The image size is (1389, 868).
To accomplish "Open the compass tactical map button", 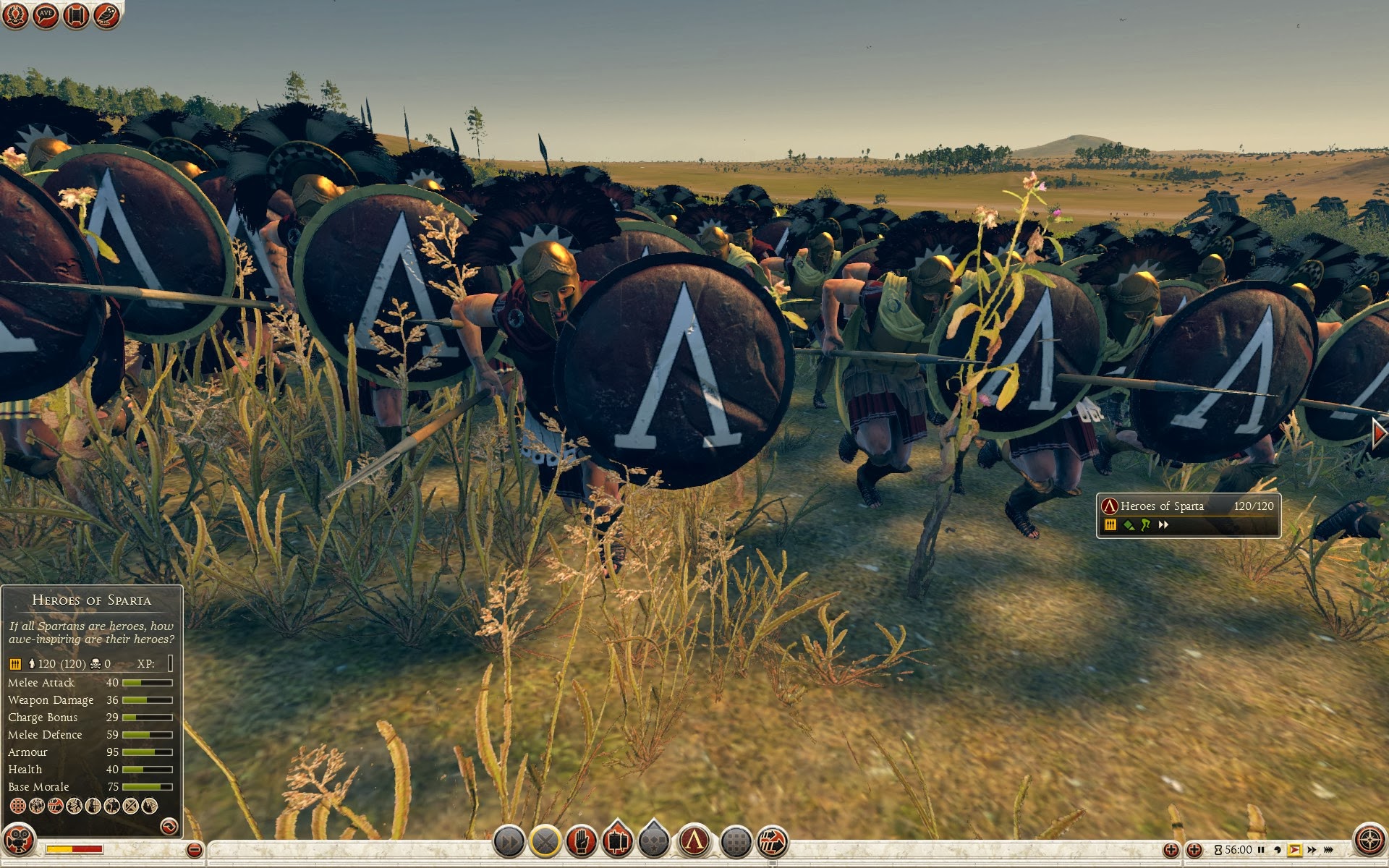I will pyautogui.click(x=1369, y=841).
